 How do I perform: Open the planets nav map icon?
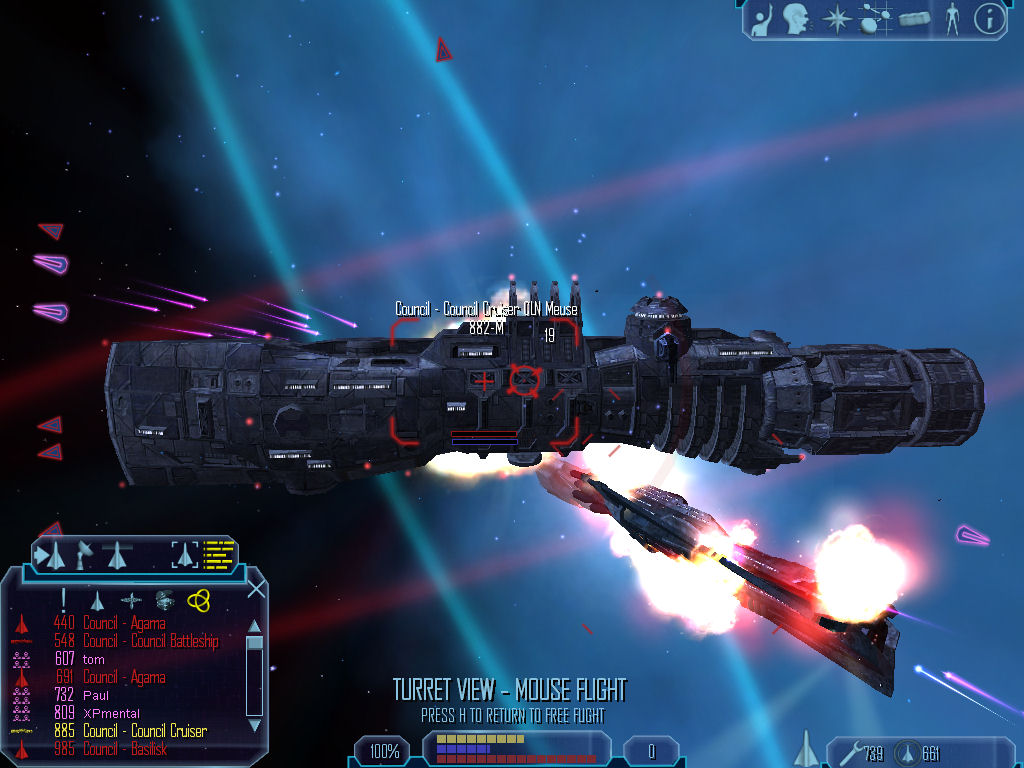point(874,18)
